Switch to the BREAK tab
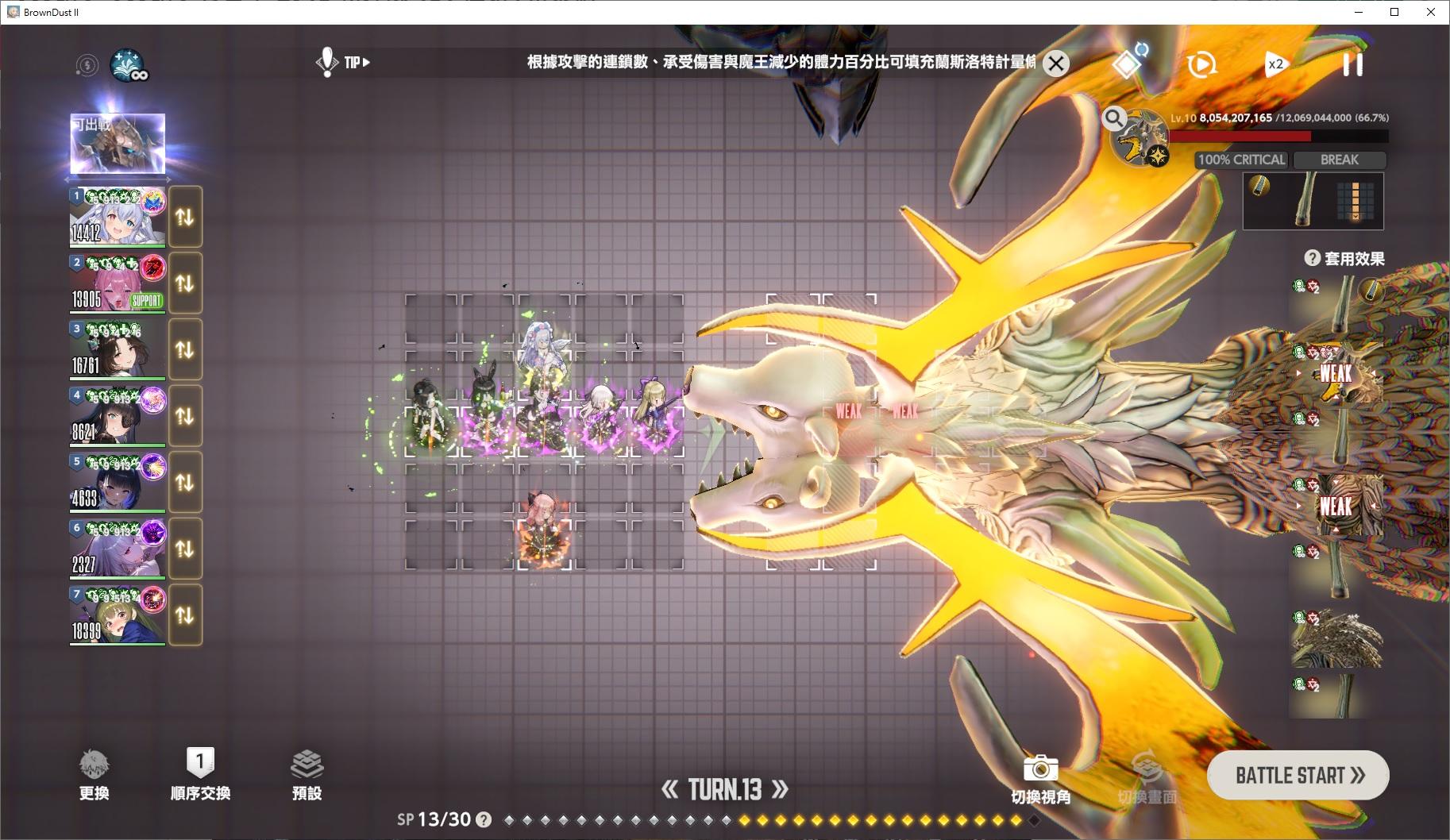 pyautogui.click(x=1340, y=160)
